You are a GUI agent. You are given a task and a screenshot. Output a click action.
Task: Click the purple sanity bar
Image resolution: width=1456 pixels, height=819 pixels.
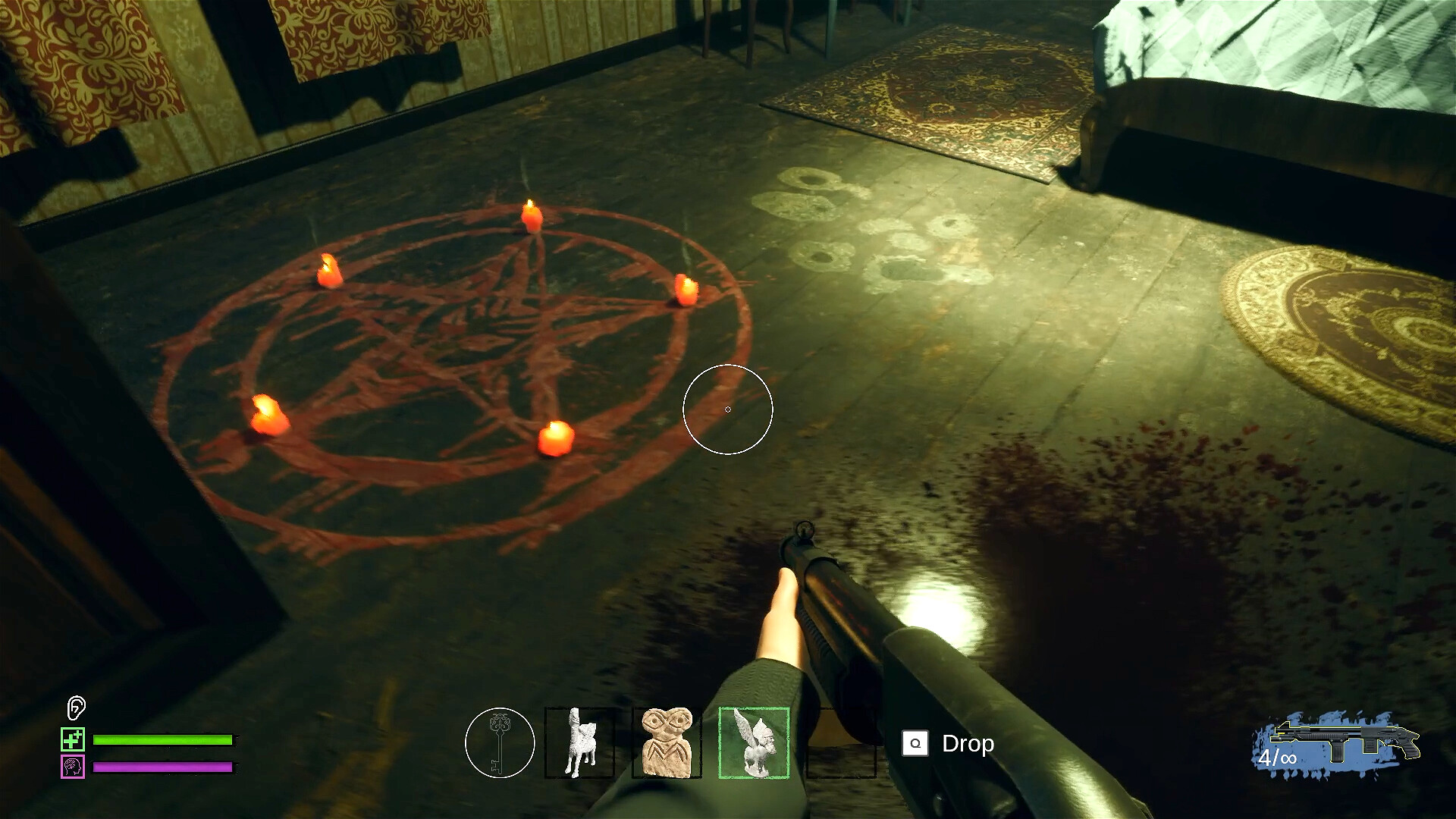pos(162,766)
